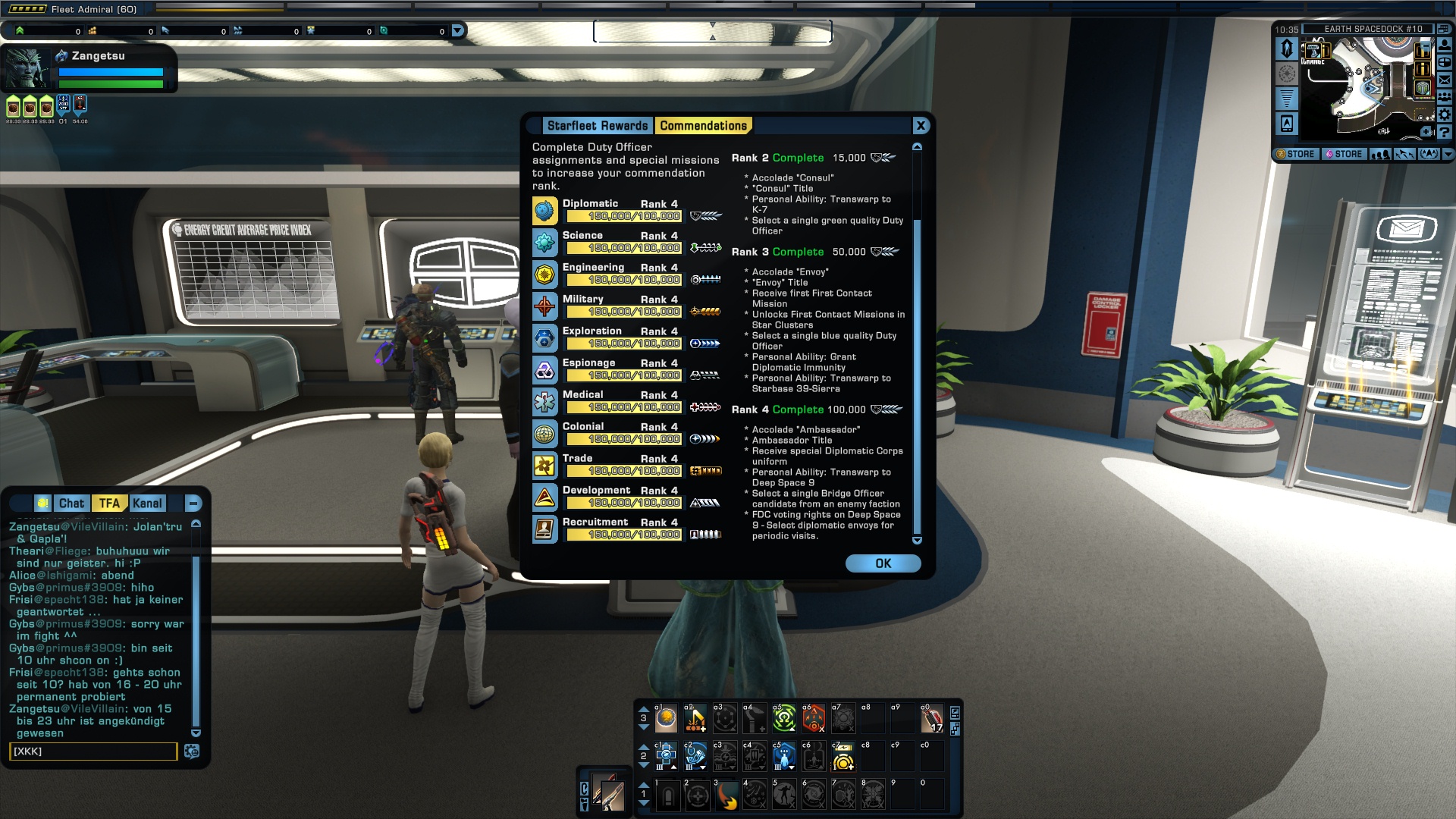1456x819 pixels.
Task: Switch to the TFA chat tab
Action: point(109,504)
